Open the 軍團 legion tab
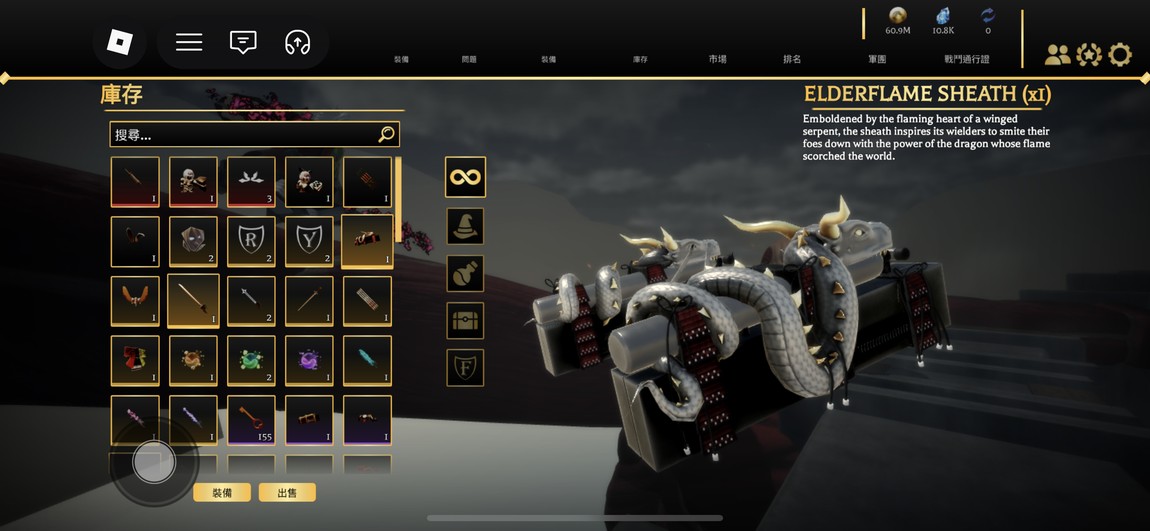The width and height of the screenshot is (1150, 531). point(877,60)
